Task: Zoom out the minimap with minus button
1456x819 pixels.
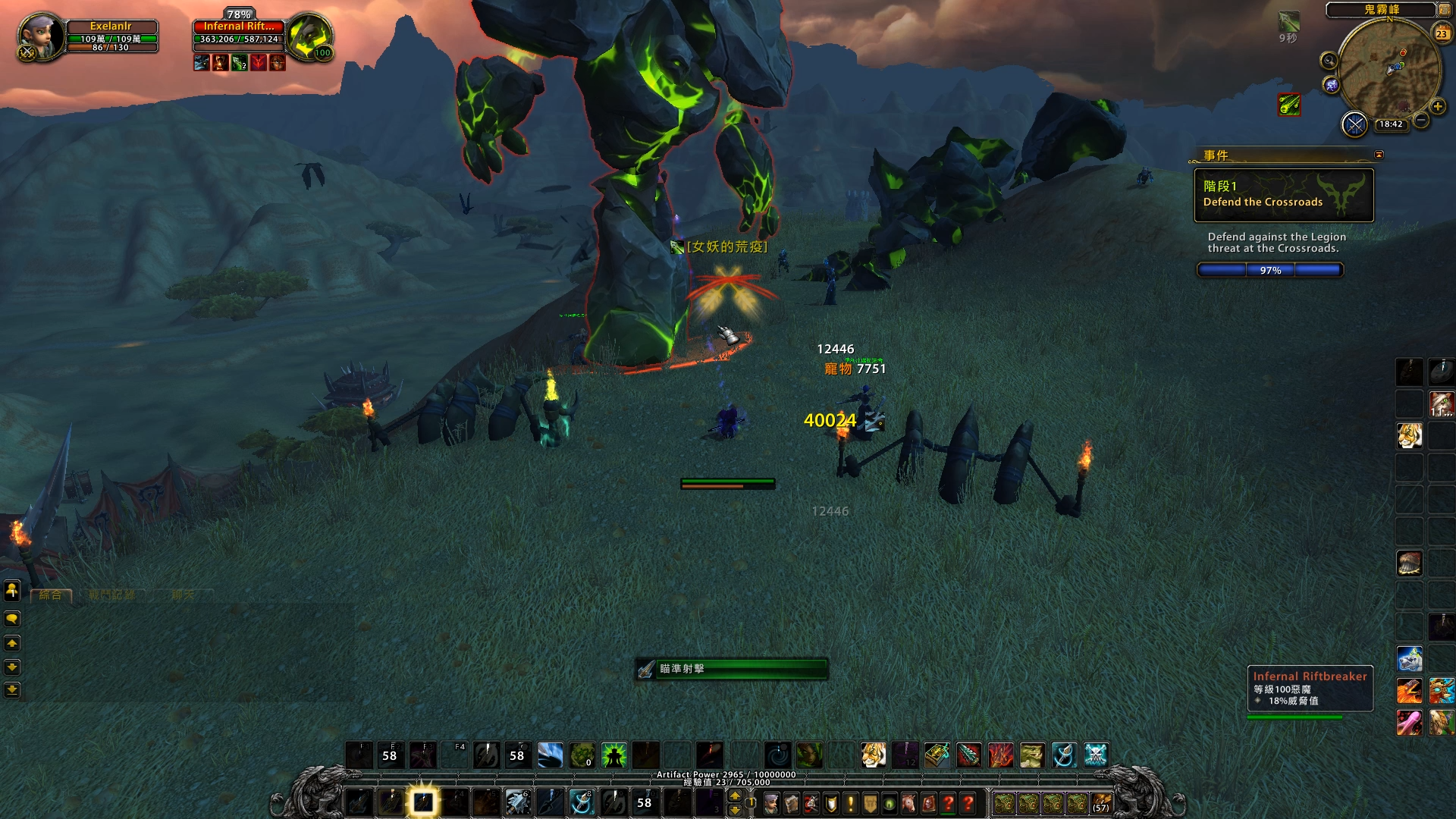Action: pyautogui.click(x=1421, y=121)
